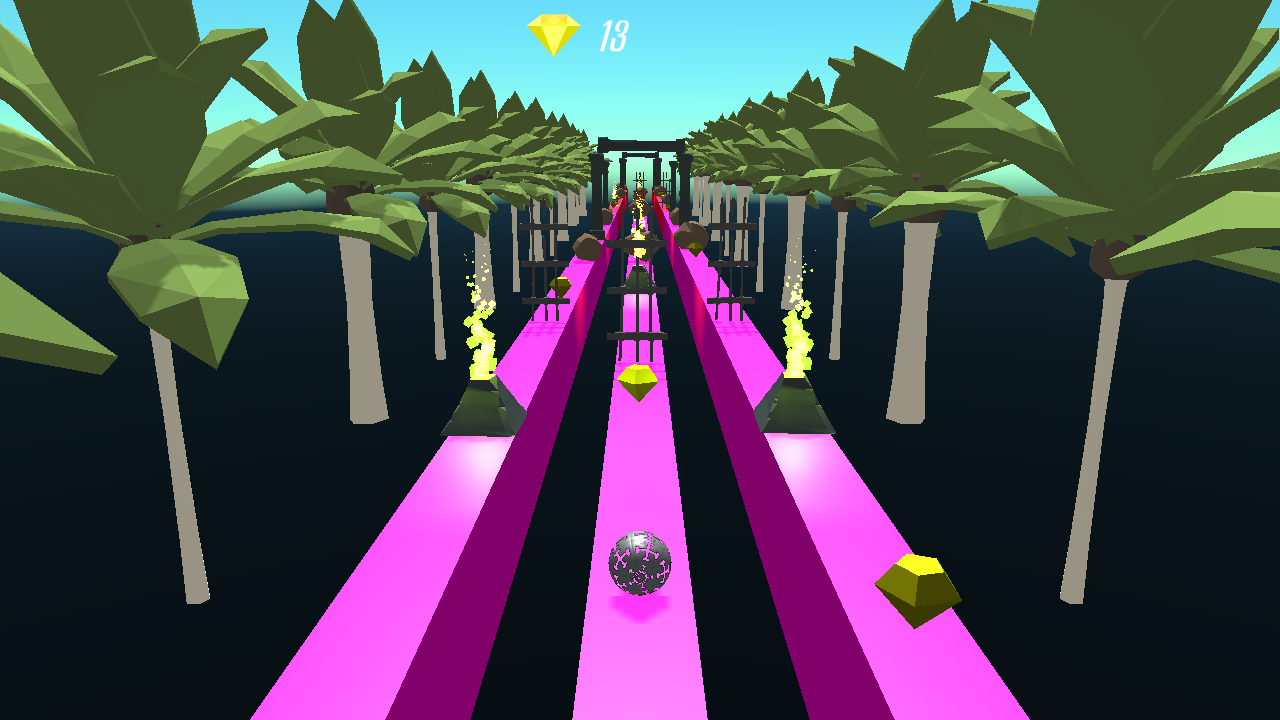
Task: Click the coconut obstacle above the center lane
Action: pos(638,252)
